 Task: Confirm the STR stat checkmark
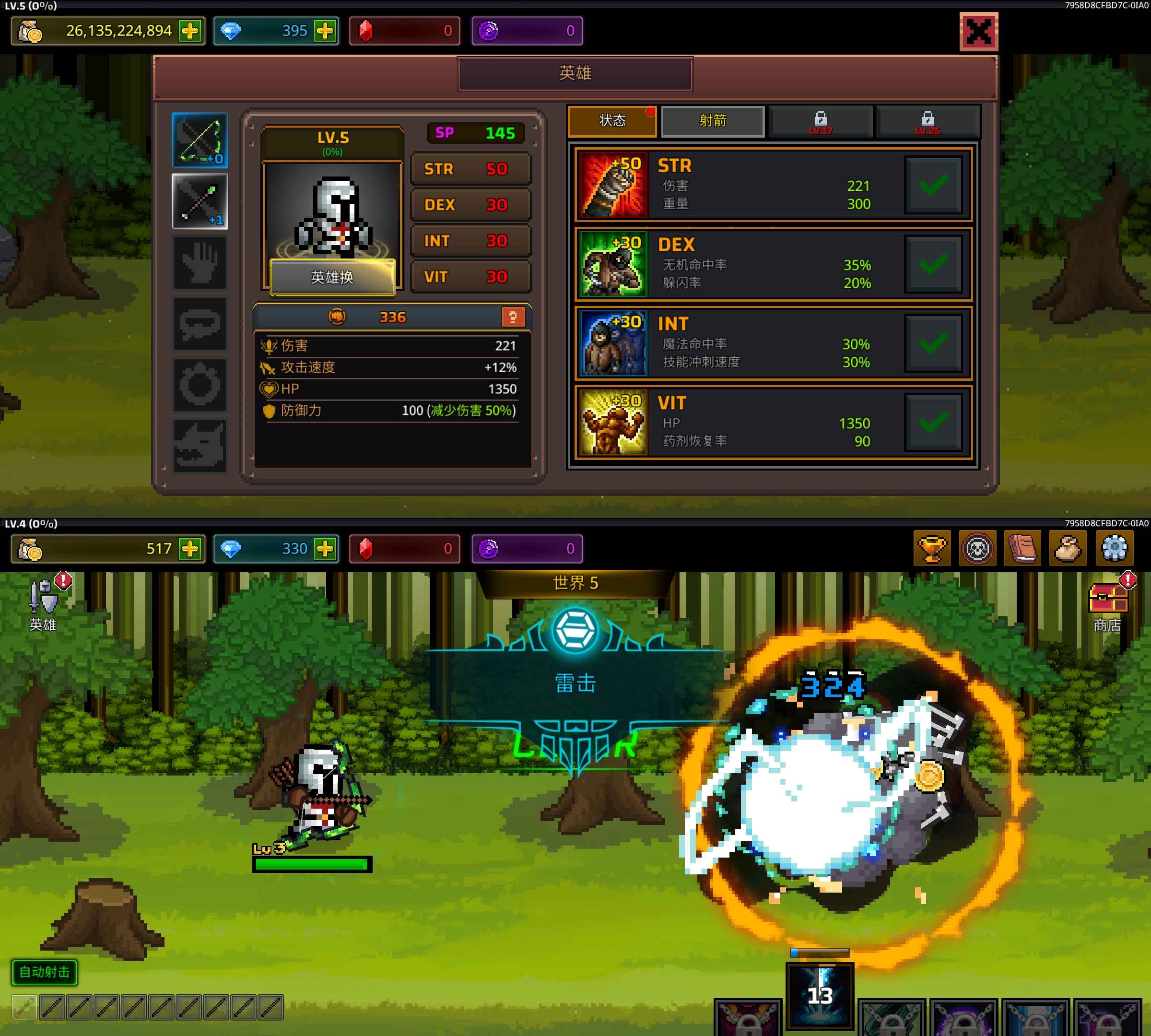click(x=933, y=185)
